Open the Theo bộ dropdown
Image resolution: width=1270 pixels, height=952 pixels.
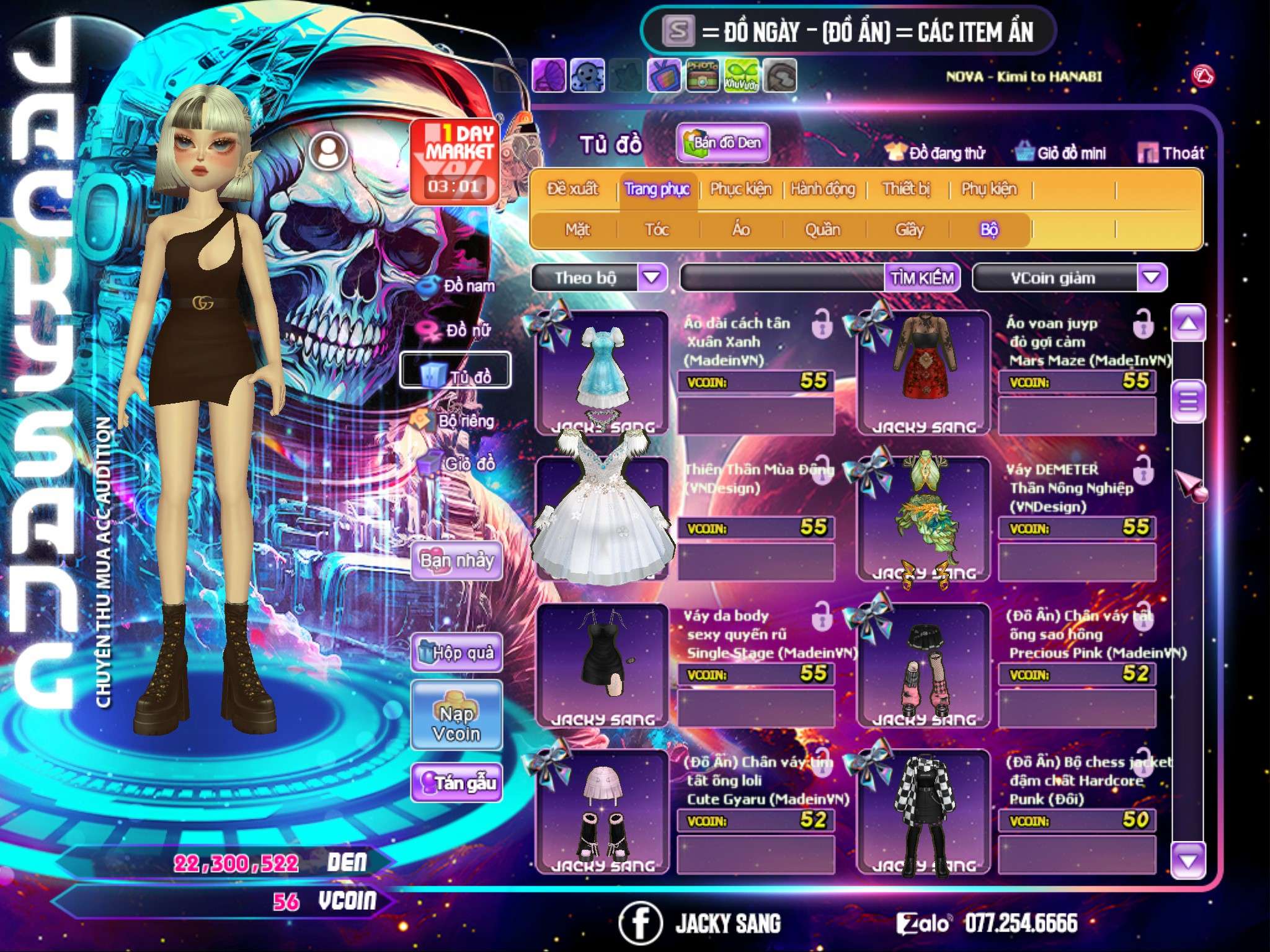(x=652, y=278)
